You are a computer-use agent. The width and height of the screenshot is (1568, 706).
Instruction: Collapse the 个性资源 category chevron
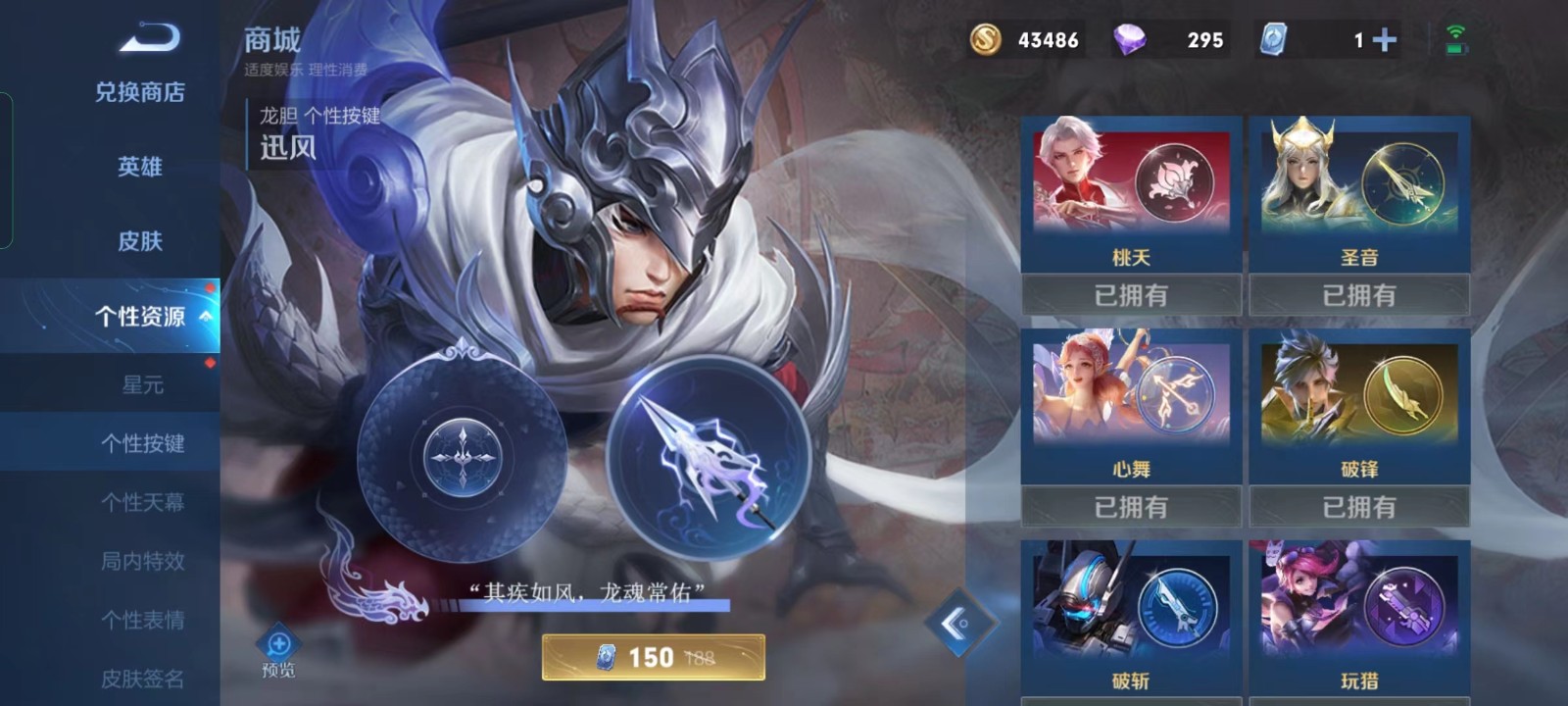(205, 316)
